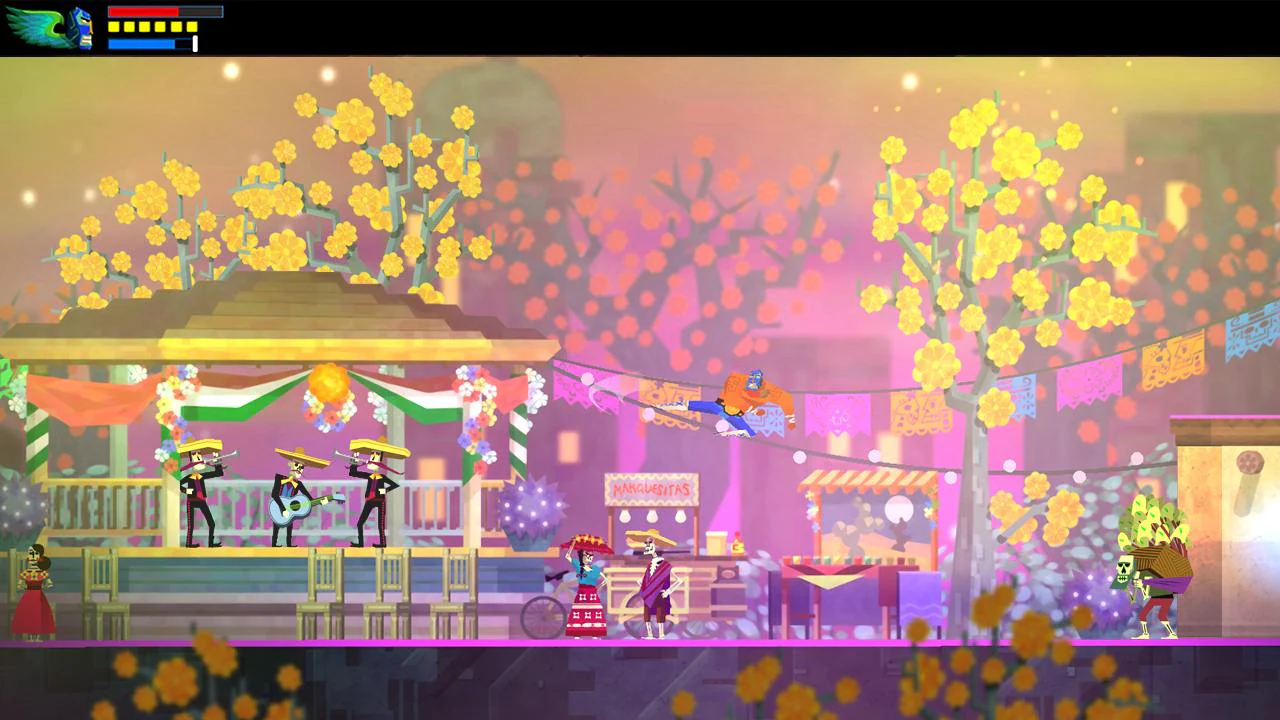1280x720 pixels.
Task: Toggle the last yellow stamina square
Action: point(191,26)
